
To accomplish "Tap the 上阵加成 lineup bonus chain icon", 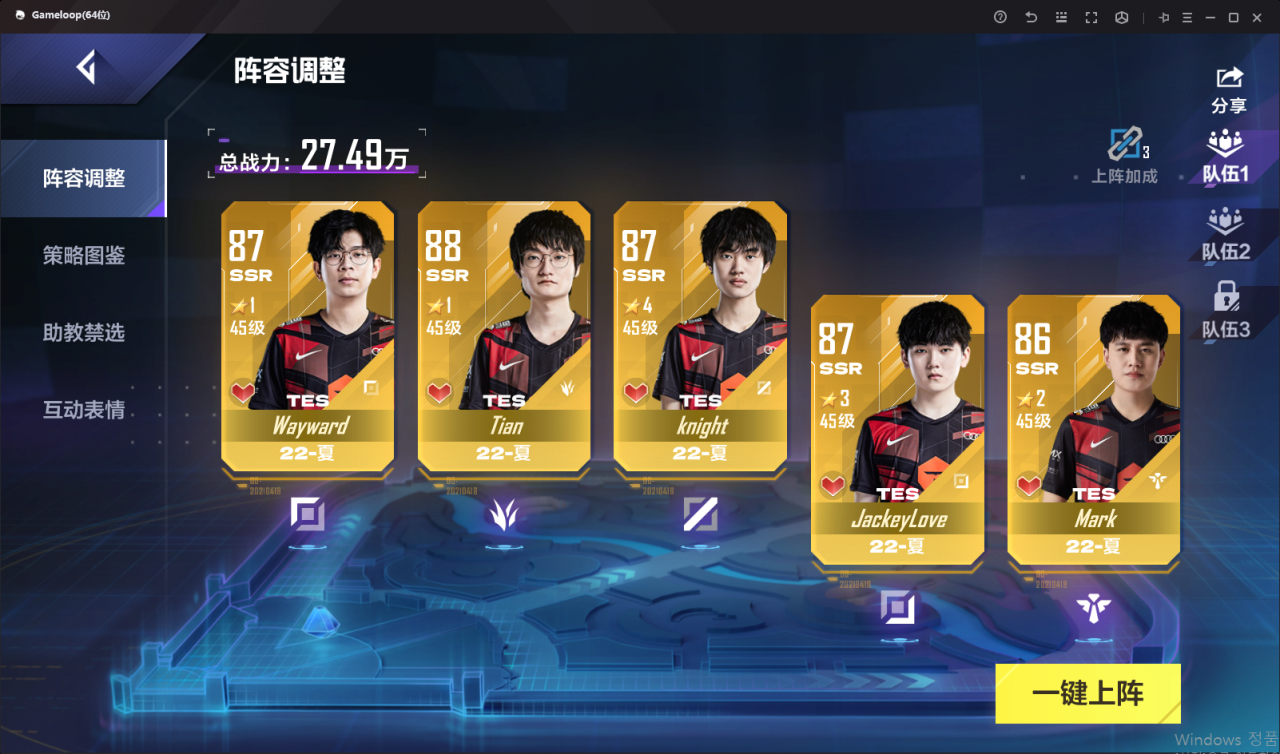I will (1128, 142).
